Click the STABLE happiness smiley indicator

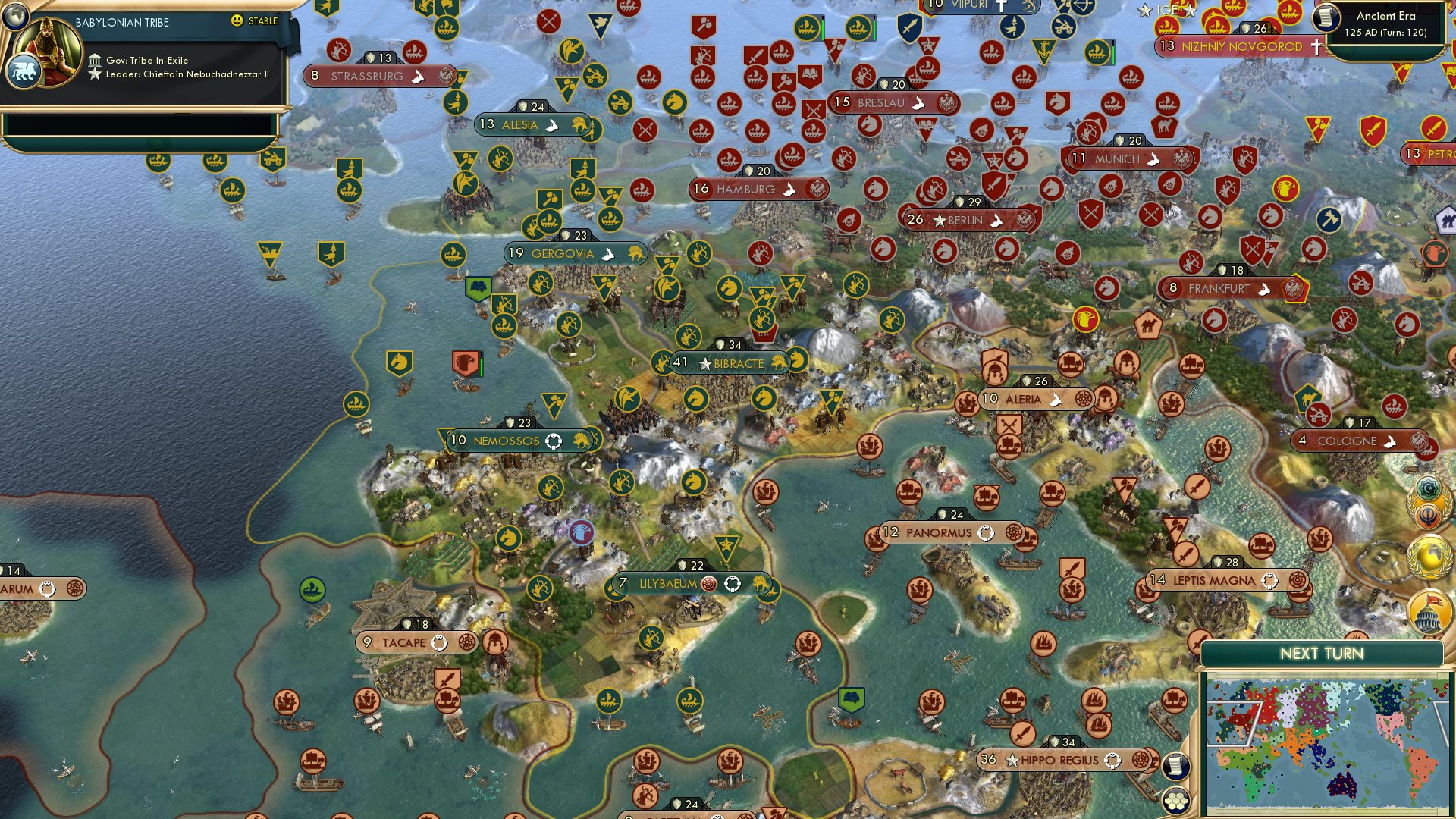click(236, 20)
